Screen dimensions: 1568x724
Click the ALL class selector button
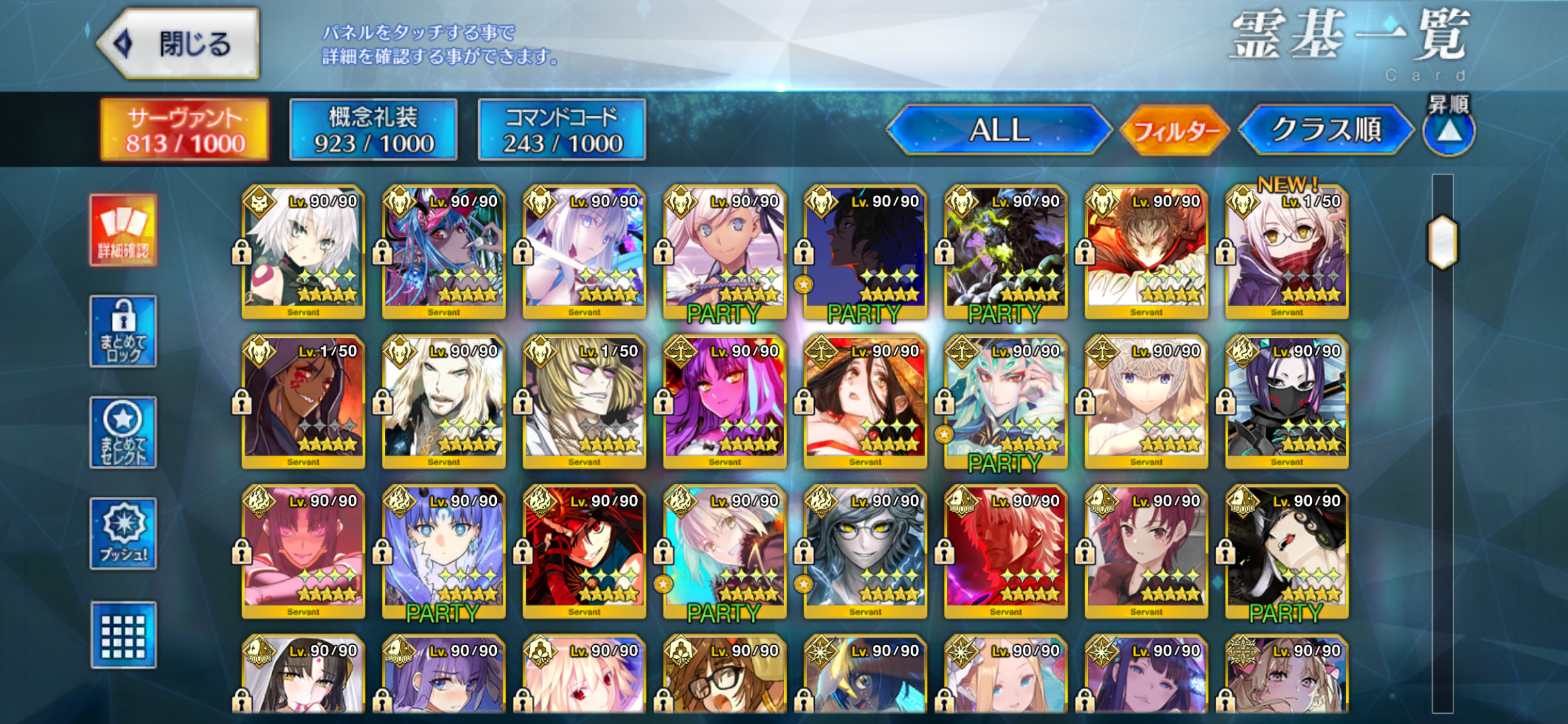[999, 131]
